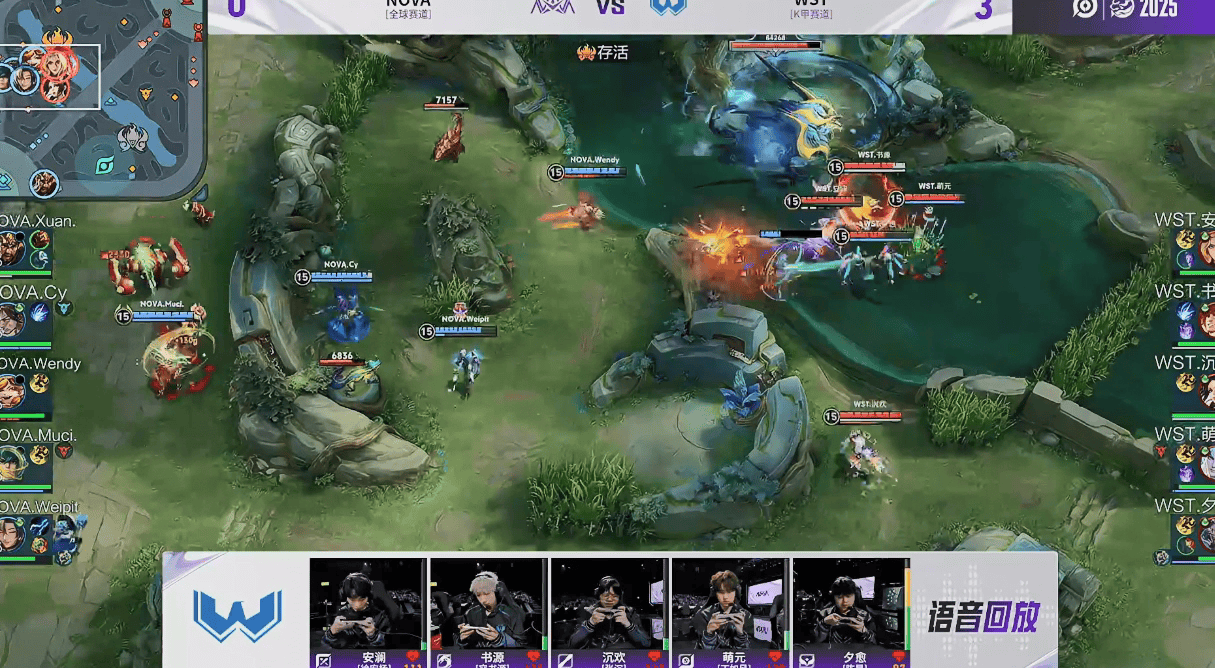Open player cam of 沉欢
1215x668 pixels.
point(608,604)
